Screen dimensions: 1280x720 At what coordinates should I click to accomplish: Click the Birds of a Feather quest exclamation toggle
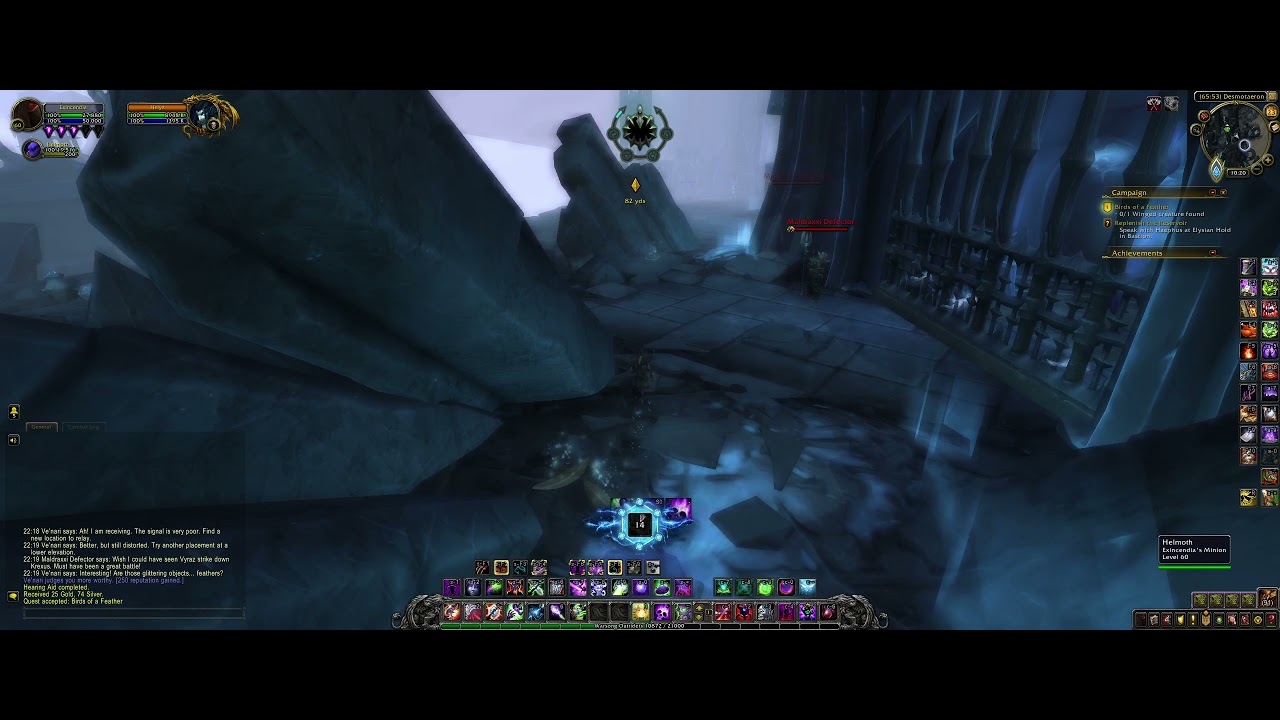click(1107, 206)
